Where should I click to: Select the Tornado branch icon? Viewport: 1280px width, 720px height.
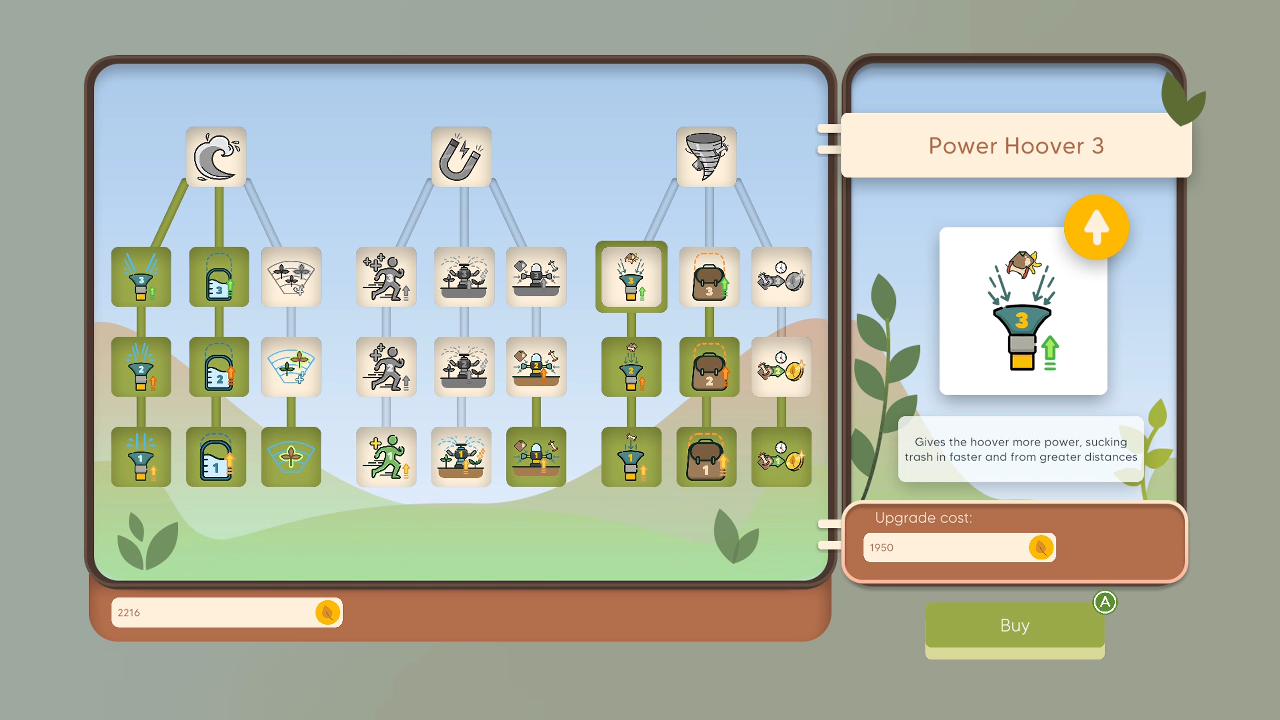706,157
